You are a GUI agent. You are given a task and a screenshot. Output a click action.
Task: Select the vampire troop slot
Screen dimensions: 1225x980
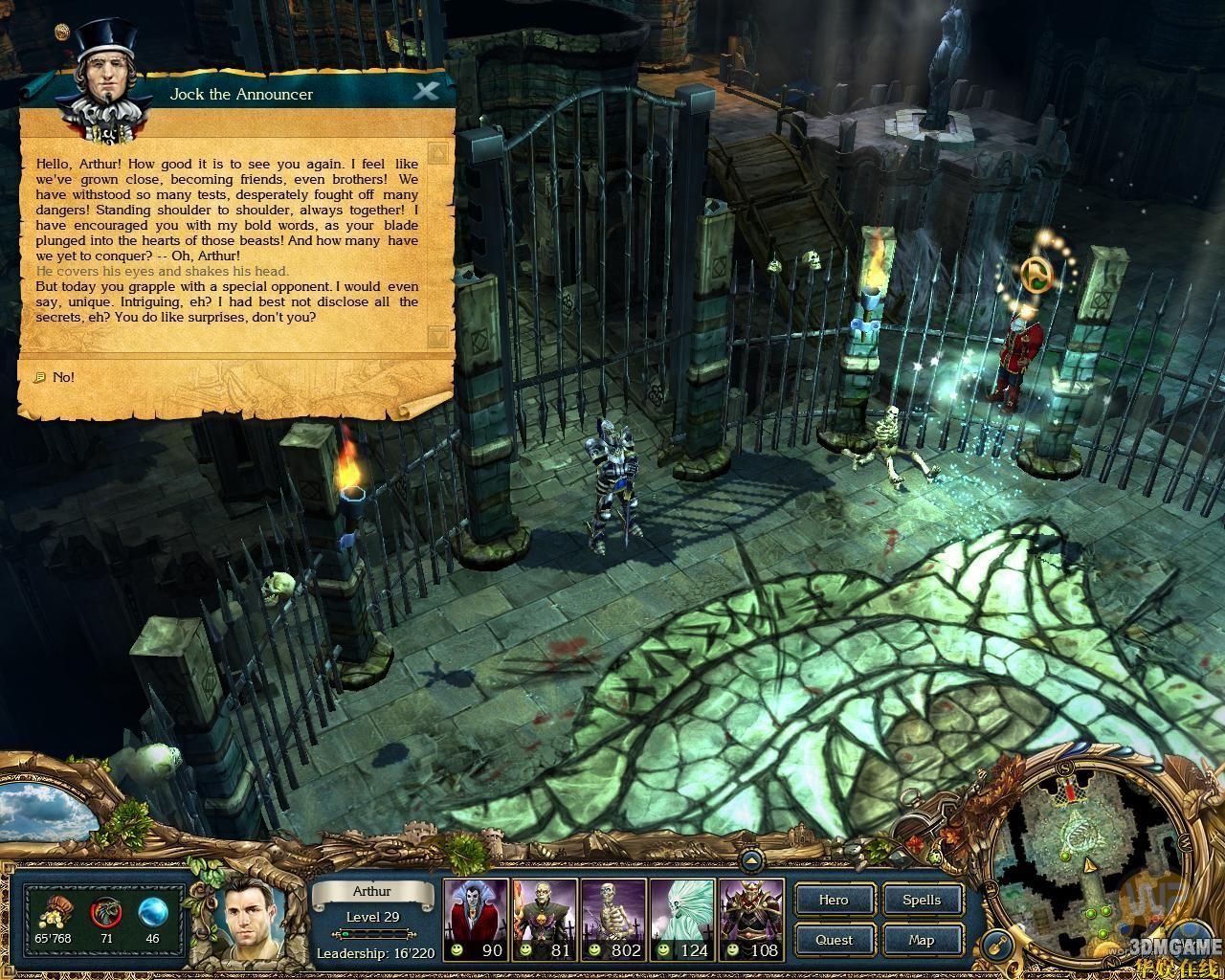click(x=476, y=921)
